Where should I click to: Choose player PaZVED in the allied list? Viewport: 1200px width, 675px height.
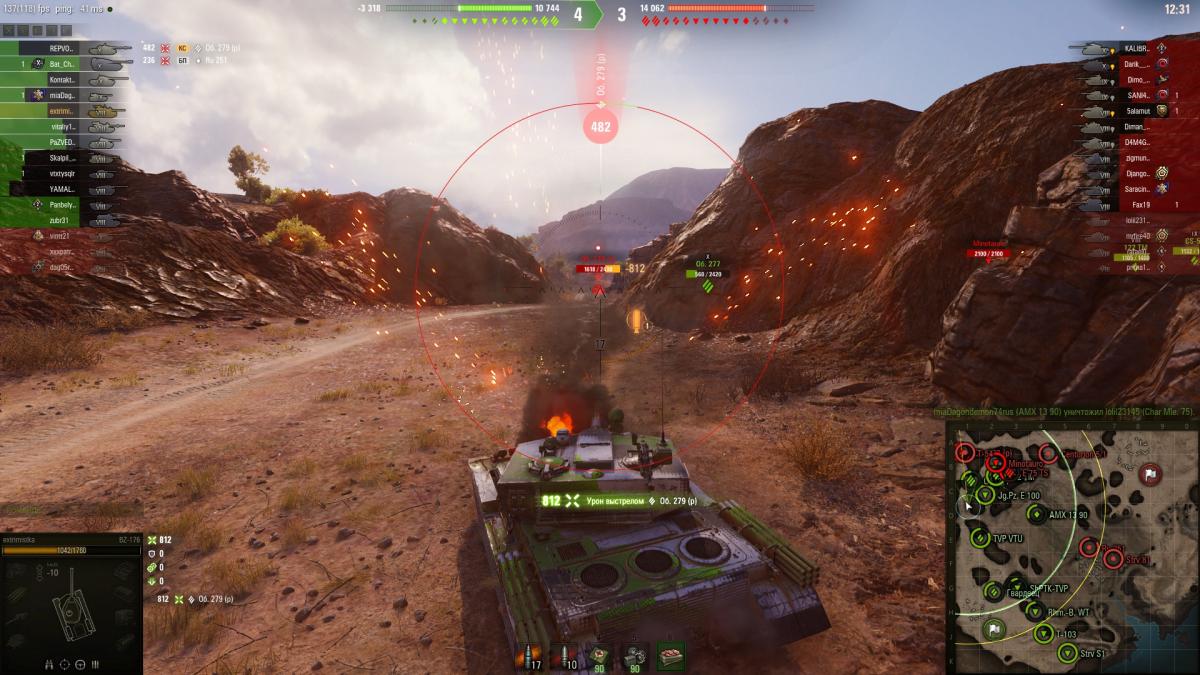(62, 142)
